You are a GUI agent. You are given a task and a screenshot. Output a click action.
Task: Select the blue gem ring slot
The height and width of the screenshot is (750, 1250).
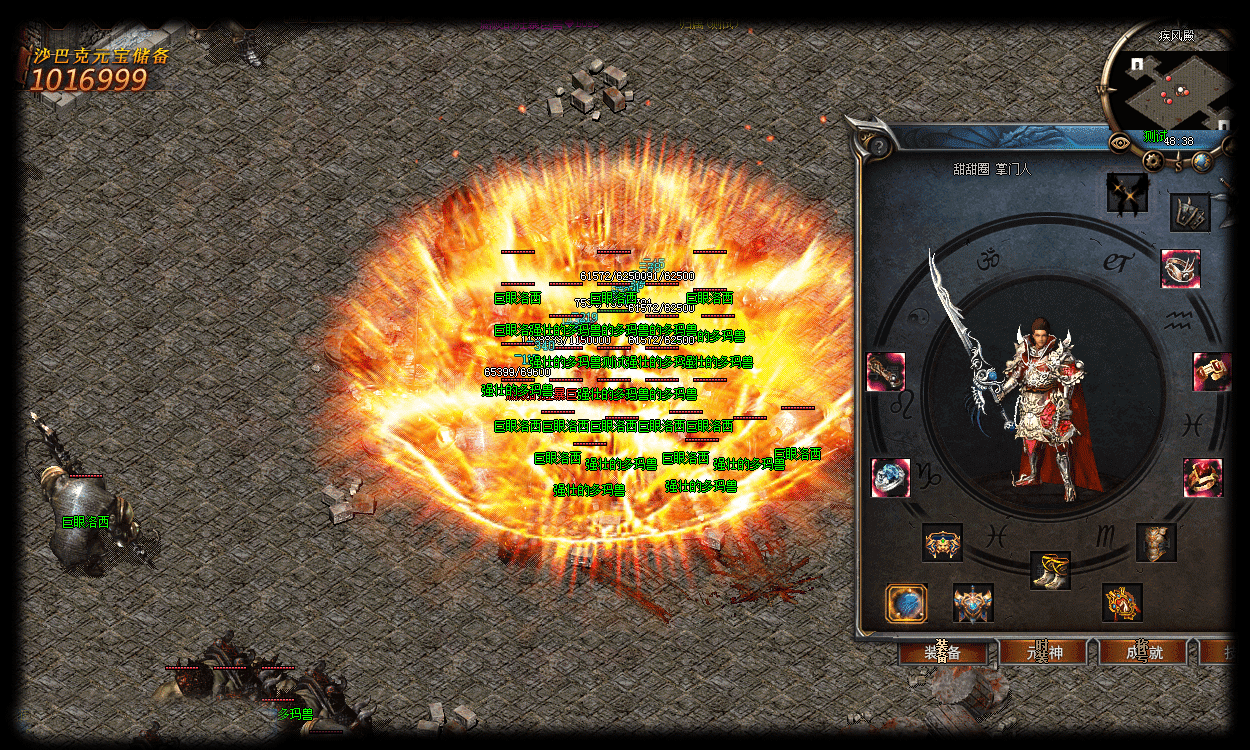[890, 478]
